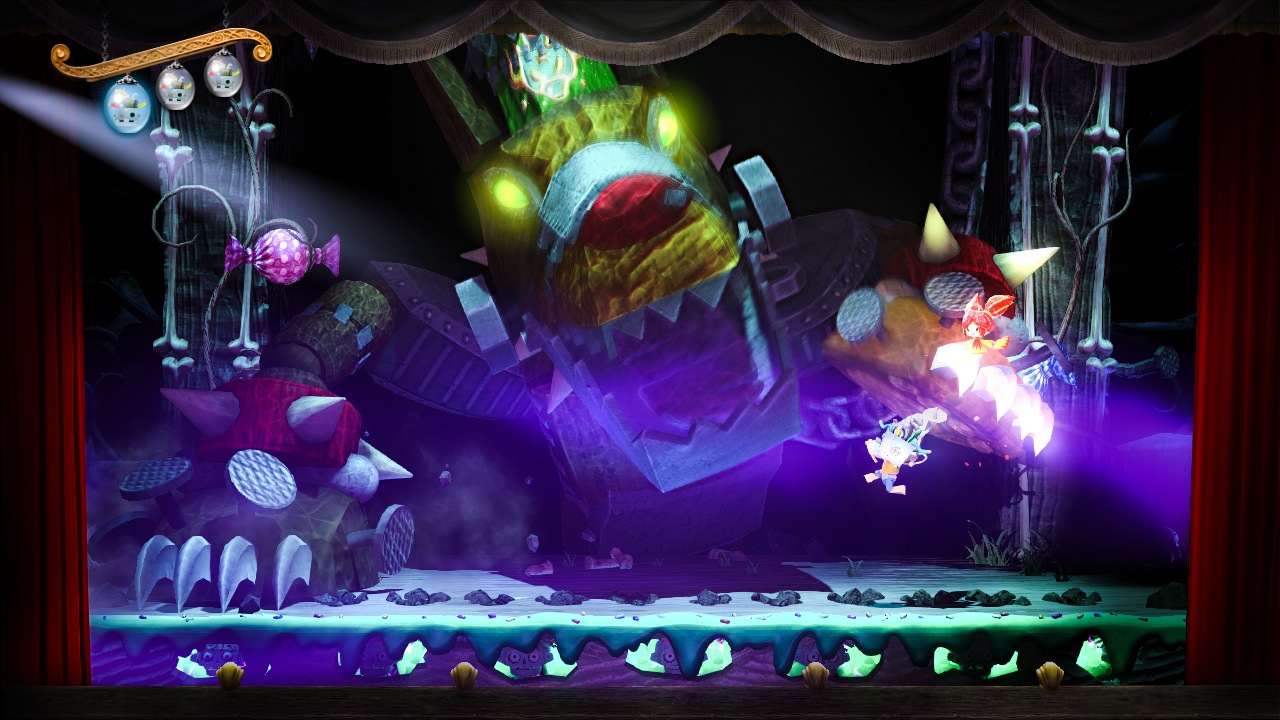Select the grass tuft on the stage floor
The width and height of the screenshot is (1280, 720).
pyautogui.click(x=990, y=548)
